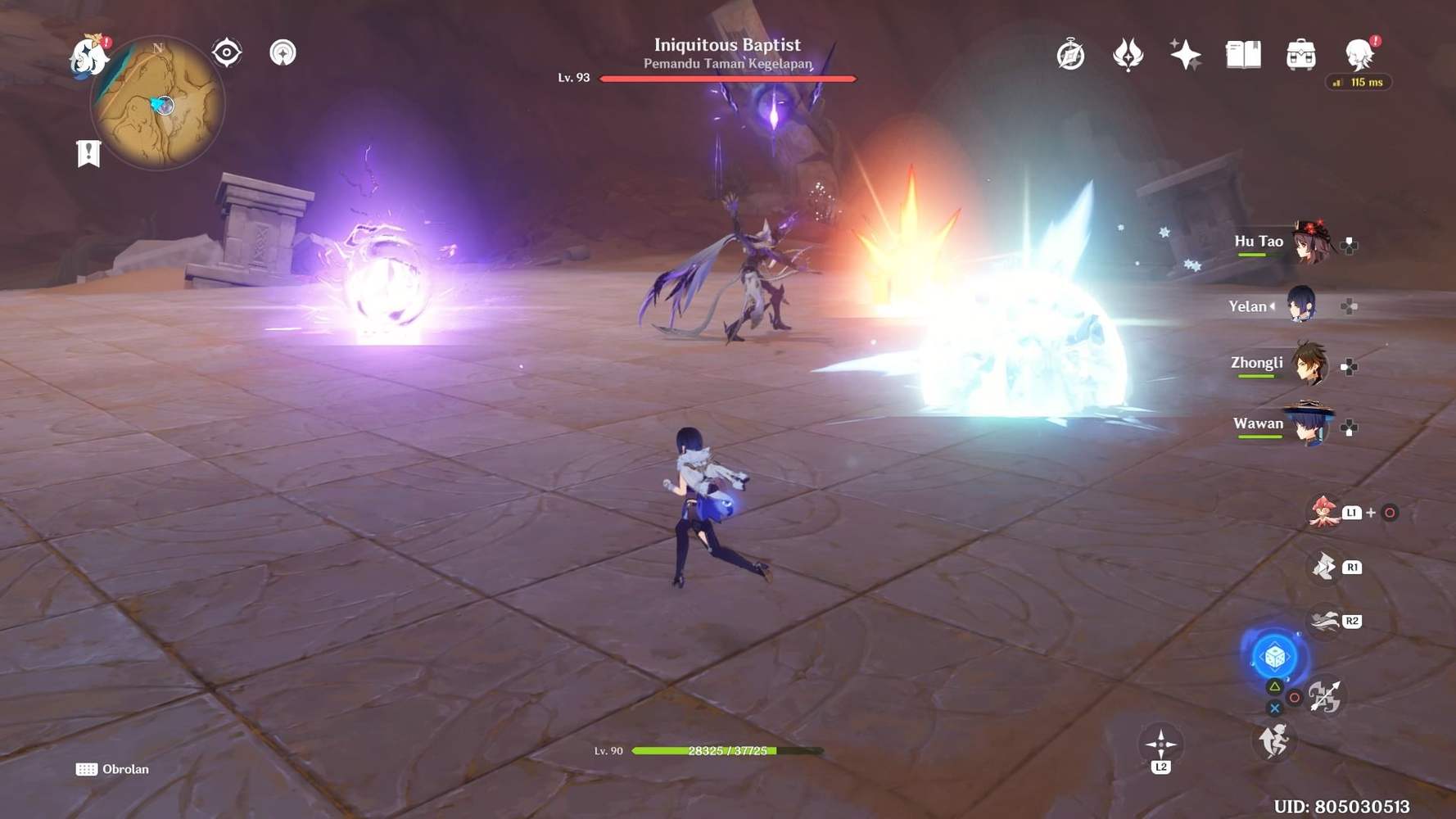The width and height of the screenshot is (1456, 819).
Task: Open the Obrolan chat
Action: [x=113, y=769]
